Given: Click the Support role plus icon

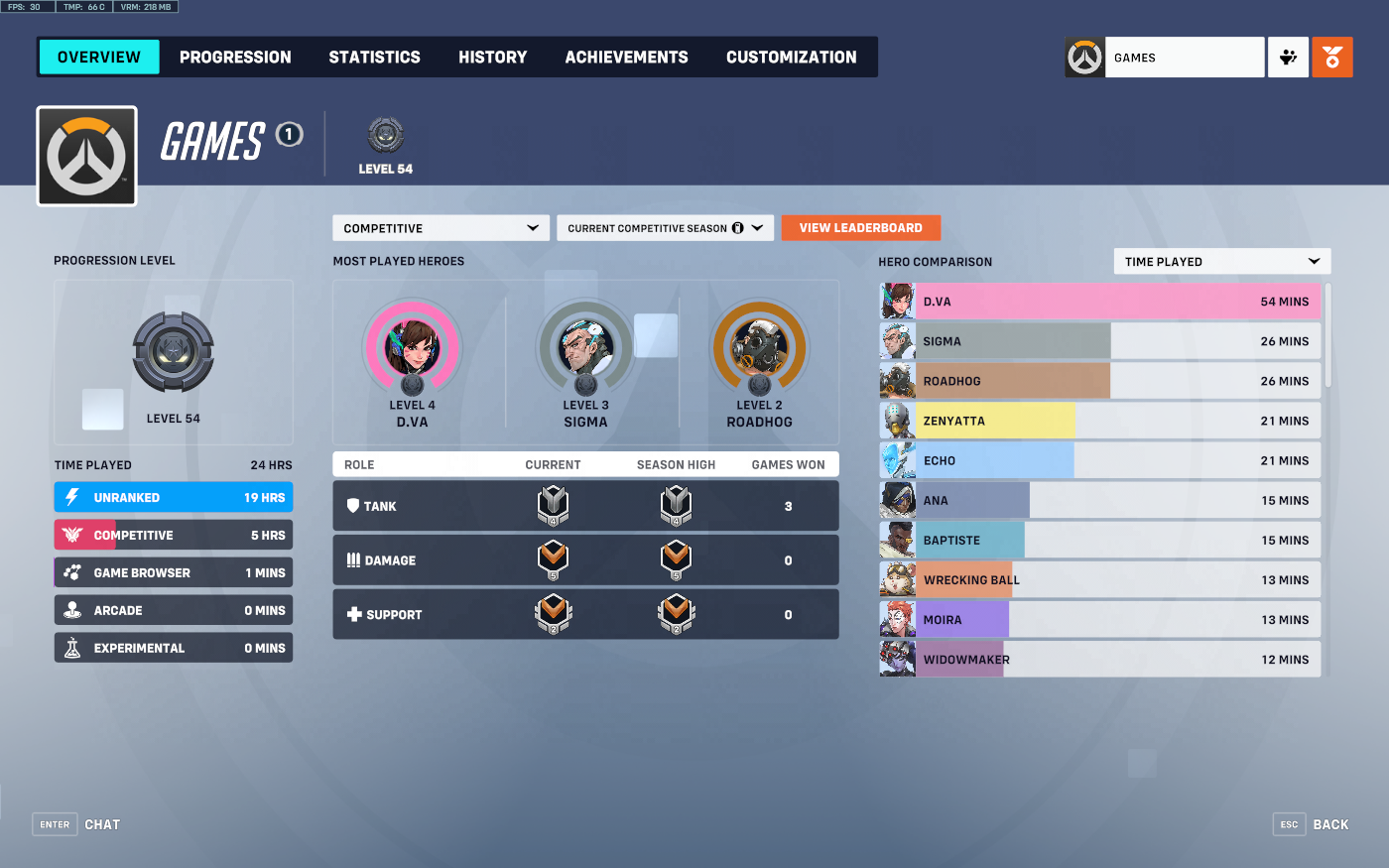Looking at the screenshot, I should coord(354,614).
